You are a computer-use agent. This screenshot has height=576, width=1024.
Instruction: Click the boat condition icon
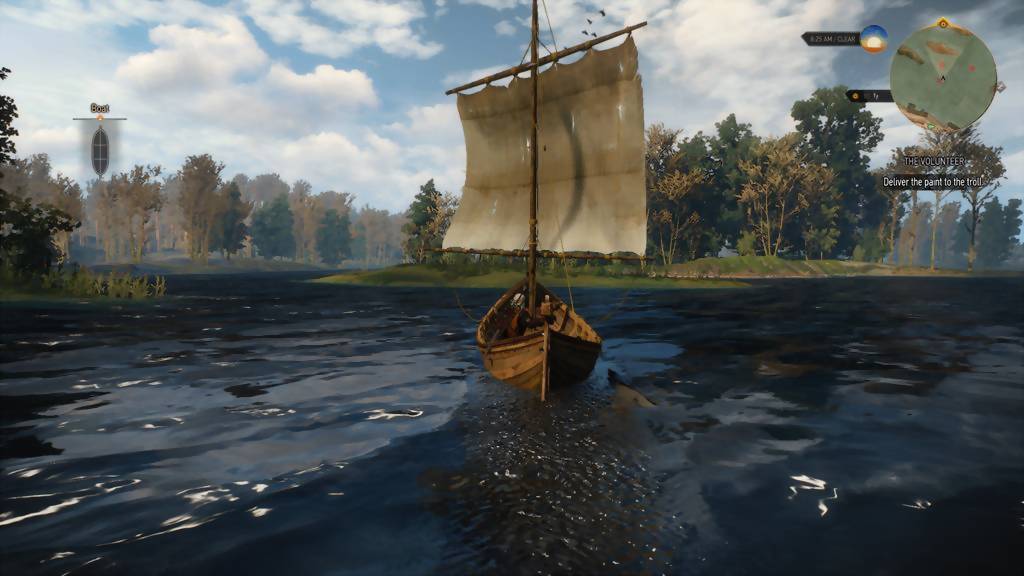[x=100, y=150]
